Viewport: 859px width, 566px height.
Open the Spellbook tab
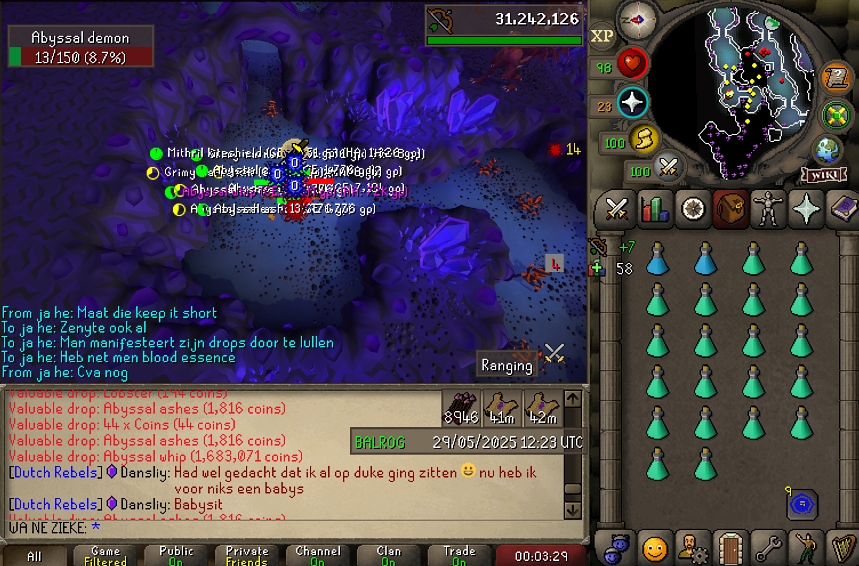tap(842, 210)
